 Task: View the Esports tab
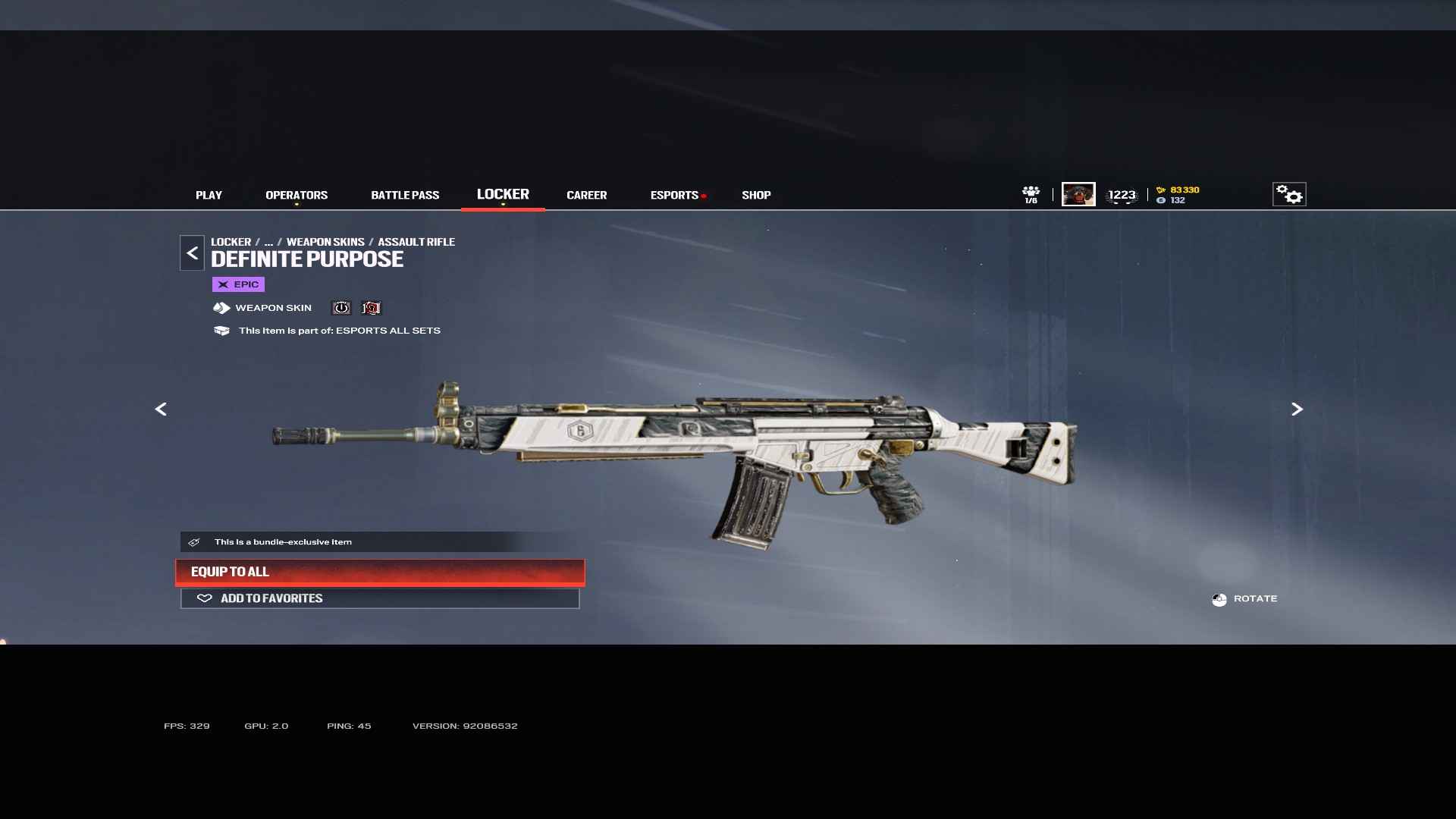pos(674,195)
